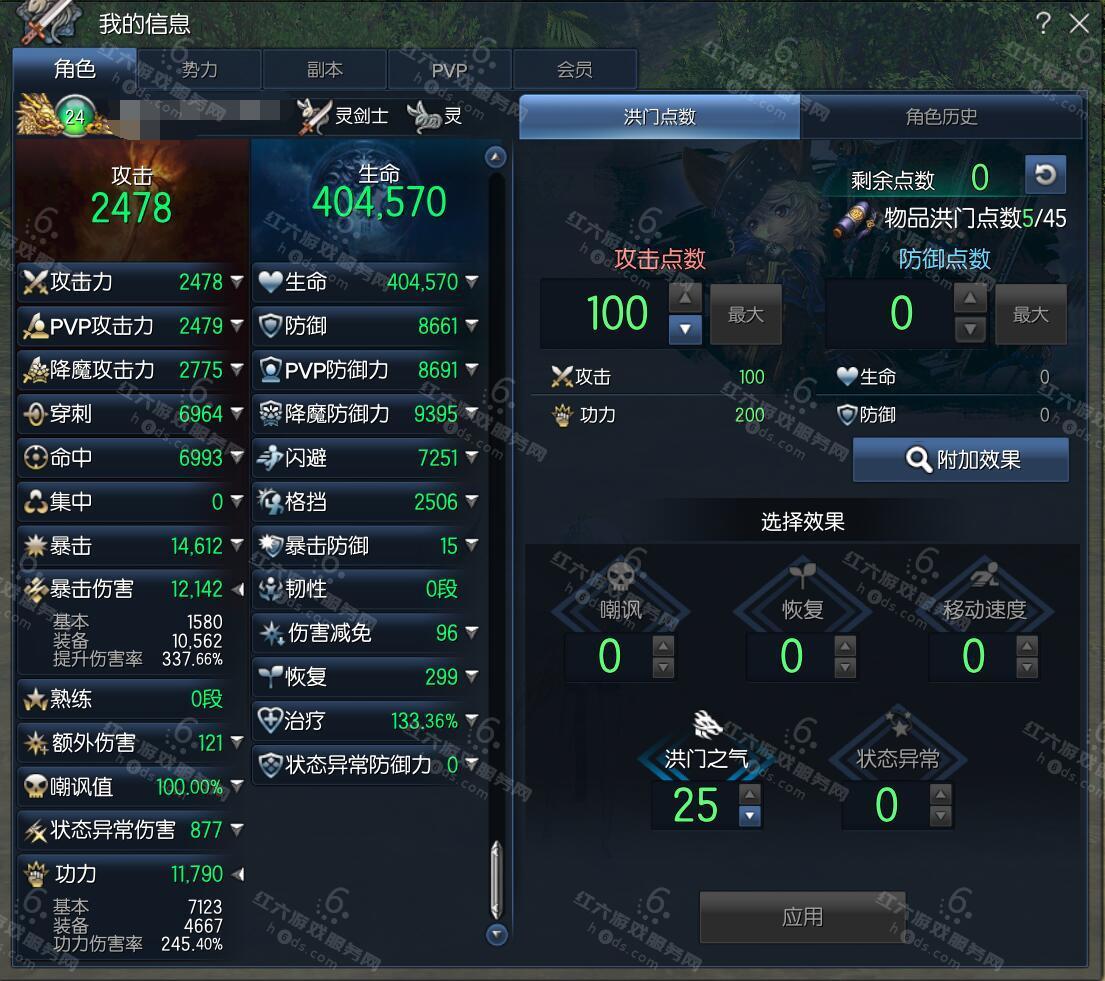Close the 我的信息 window
The width and height of the screenshot is (1105, 981).
pos(1079,23)
